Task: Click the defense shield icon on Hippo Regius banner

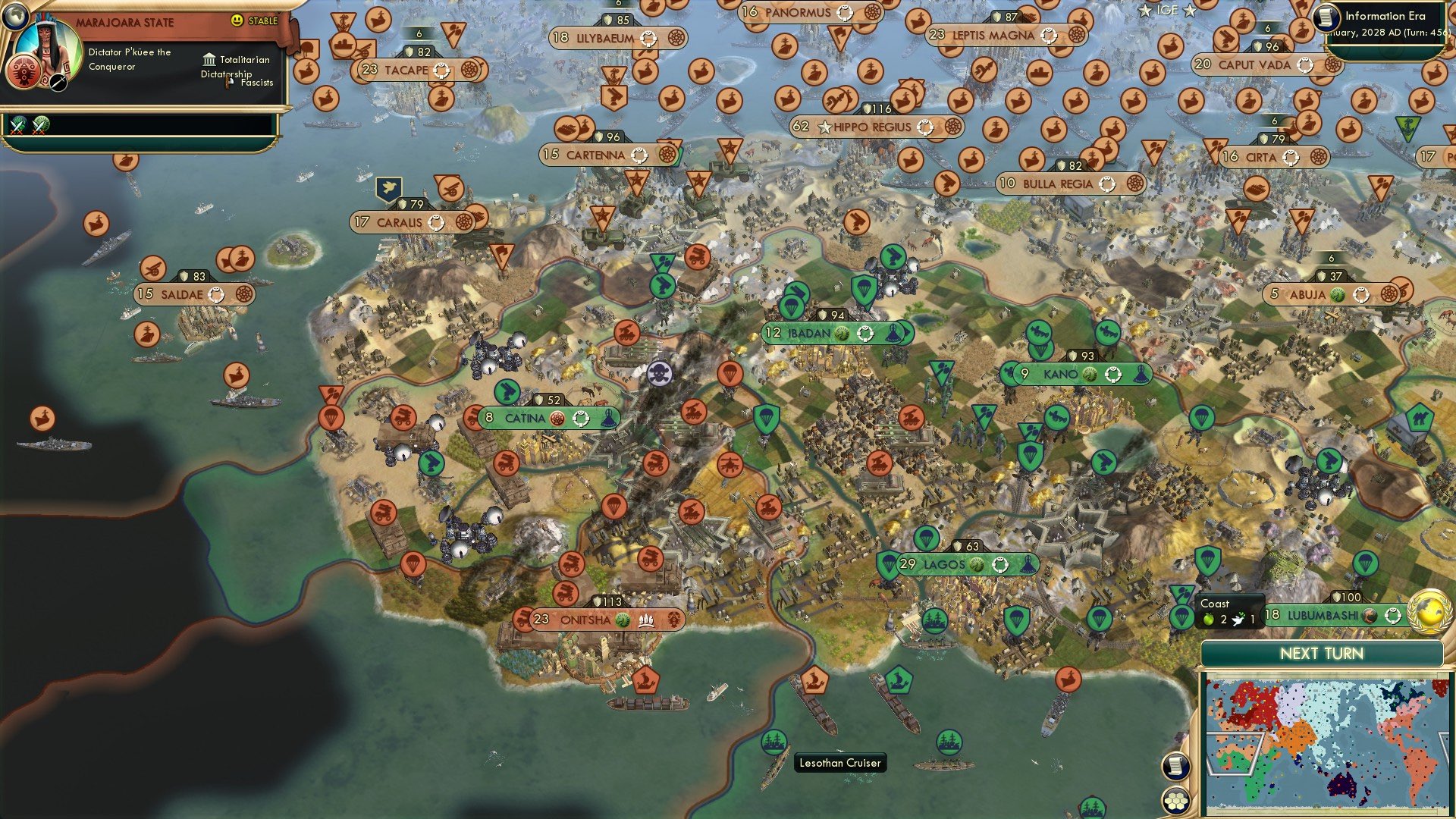Action: pyautogui.click(x=868, y=108)
